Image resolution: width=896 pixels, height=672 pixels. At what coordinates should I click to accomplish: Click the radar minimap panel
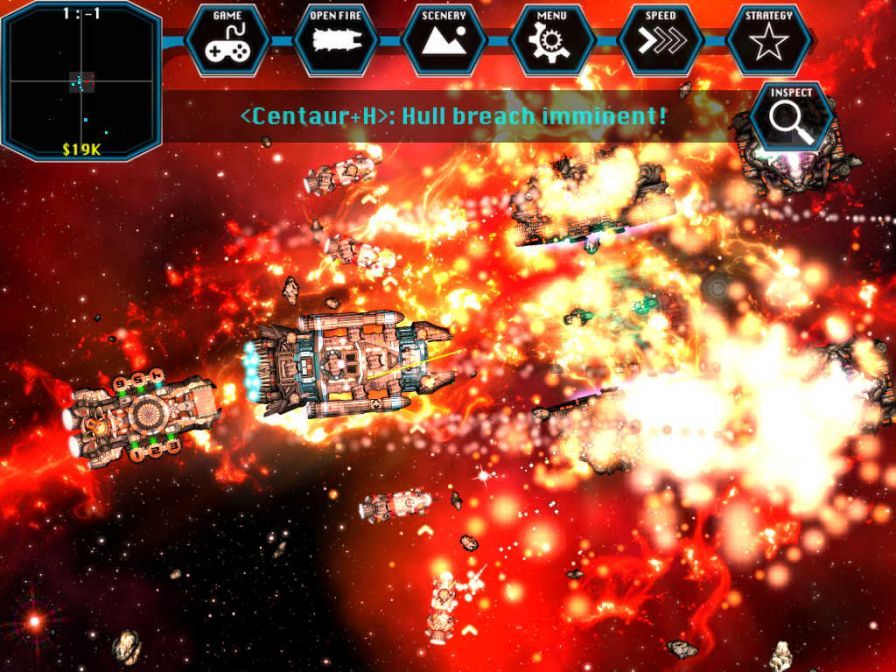pyautogui.click(x=81, y=80)
